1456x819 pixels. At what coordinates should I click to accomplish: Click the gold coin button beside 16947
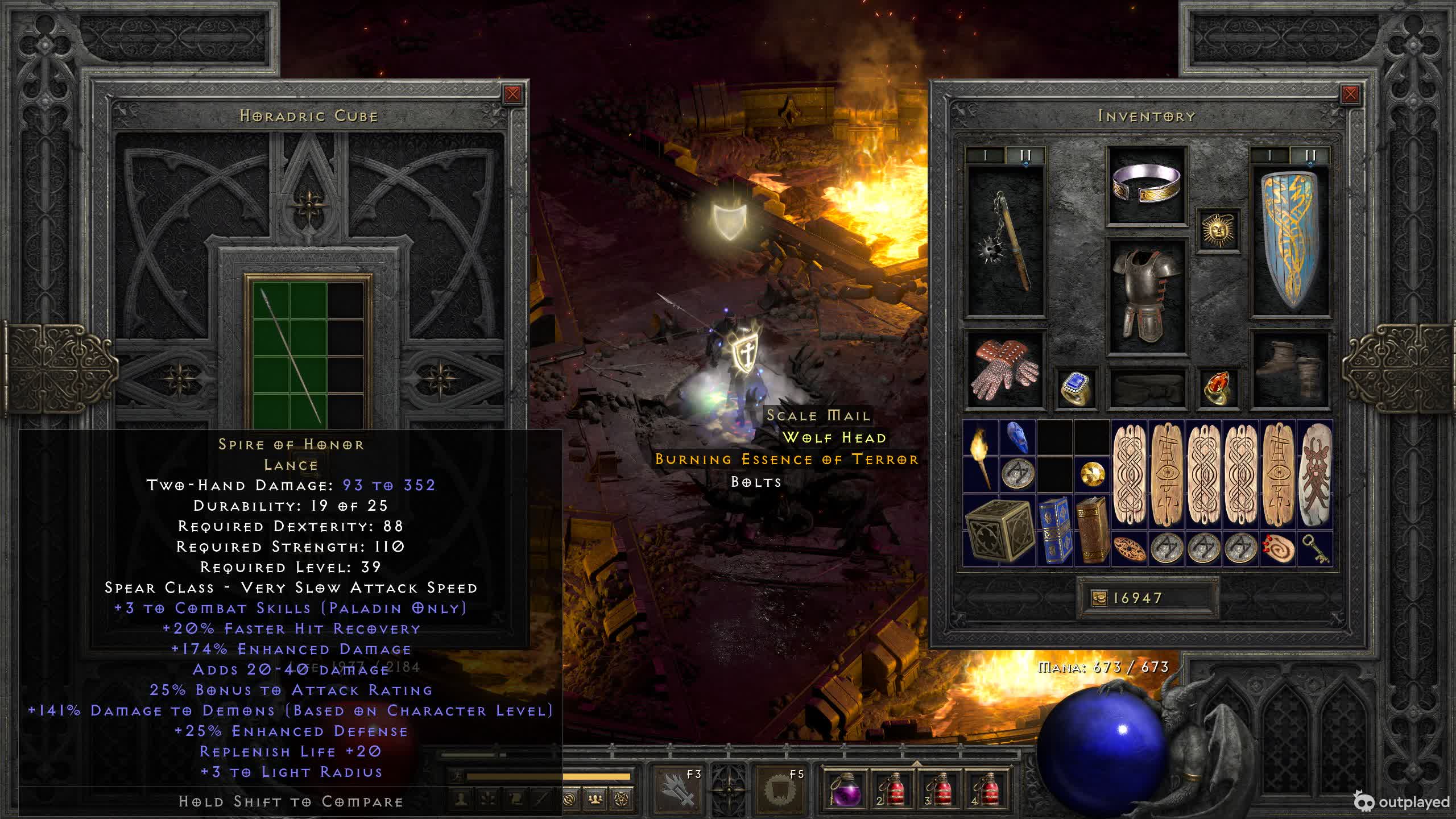pyautogui.click(x=1099, y=598)
